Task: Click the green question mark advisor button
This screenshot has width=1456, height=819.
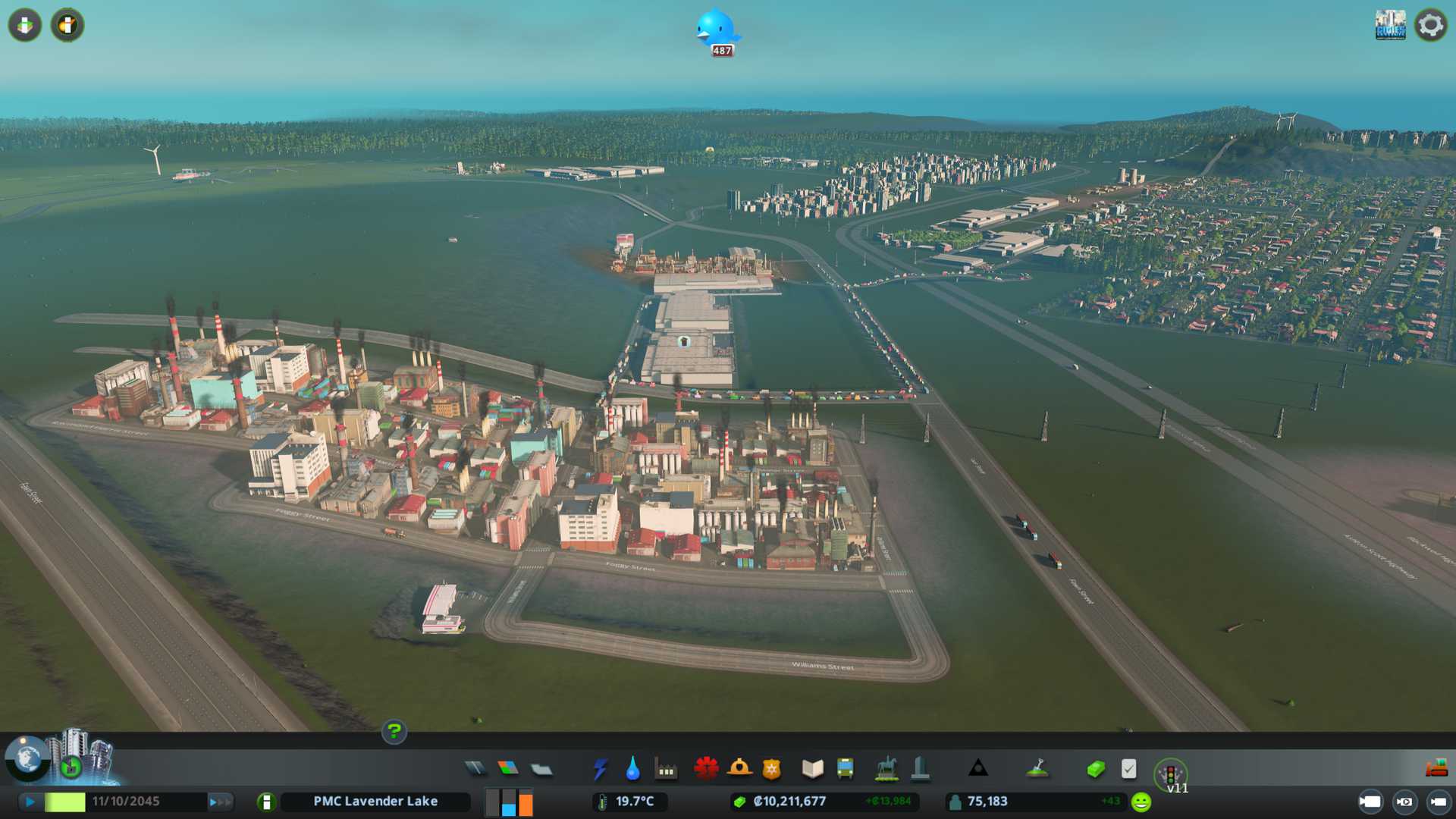Action: click(x=394, y=732)
